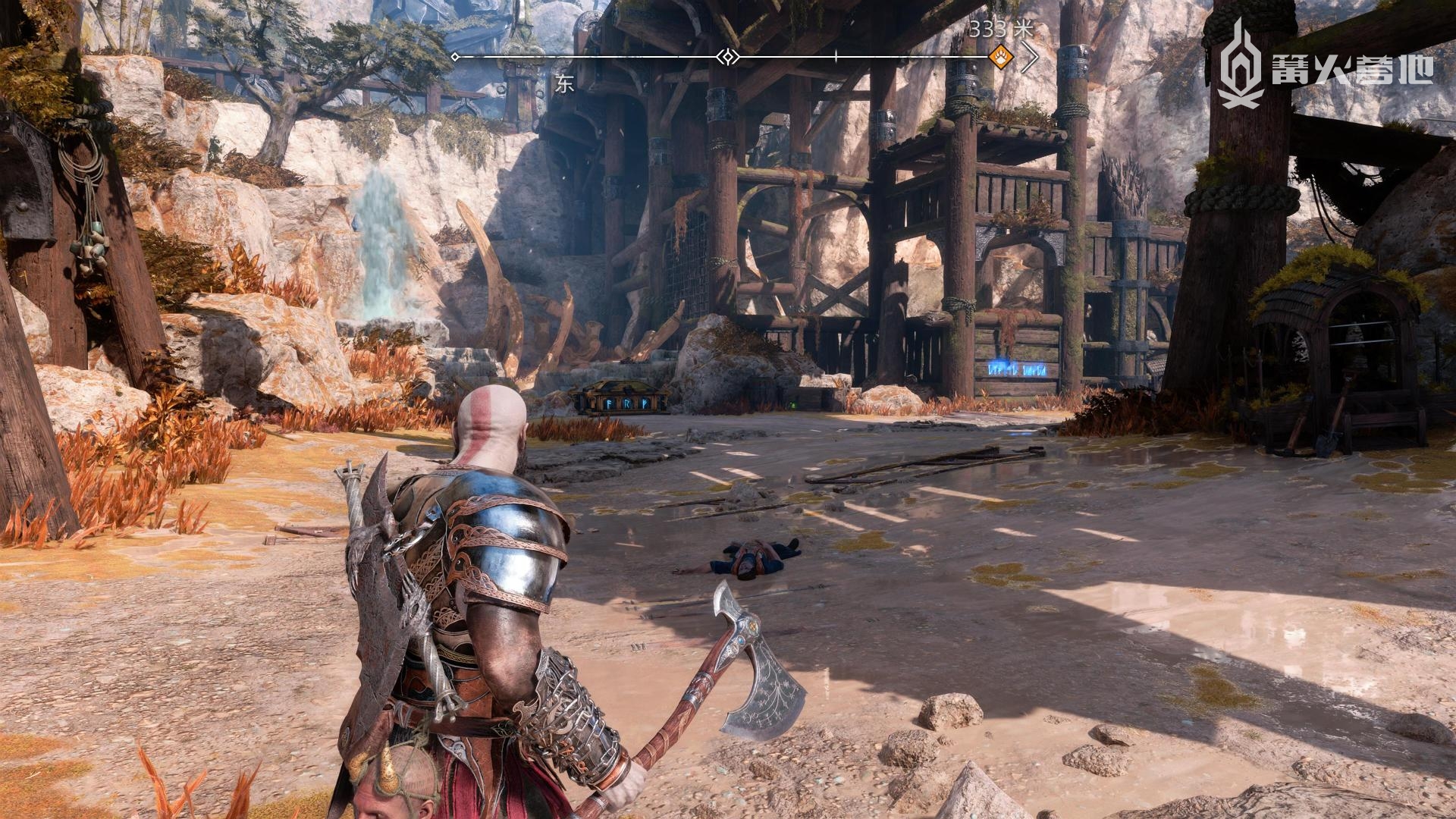Select the orange paw marker on the compass

click(x=1001, y=56)
